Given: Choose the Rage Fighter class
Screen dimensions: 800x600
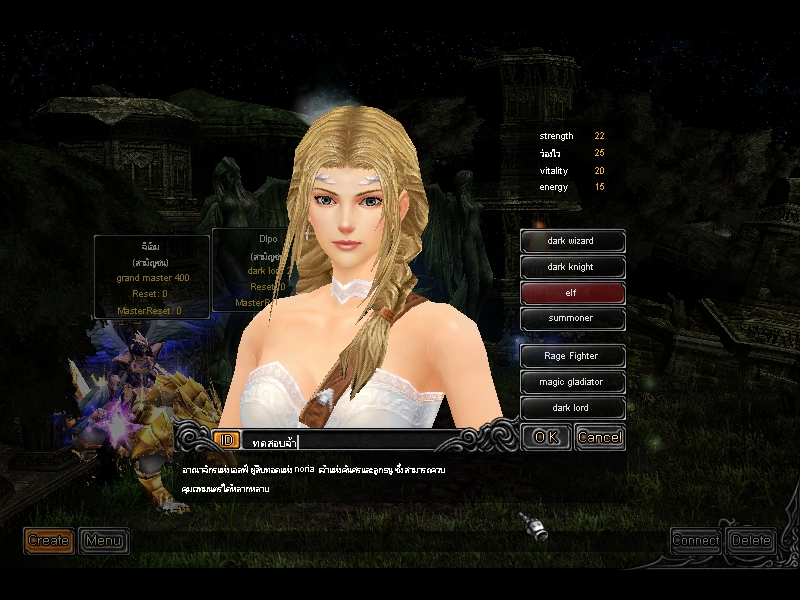Looking at the screenshot, I should click(573, 356).
